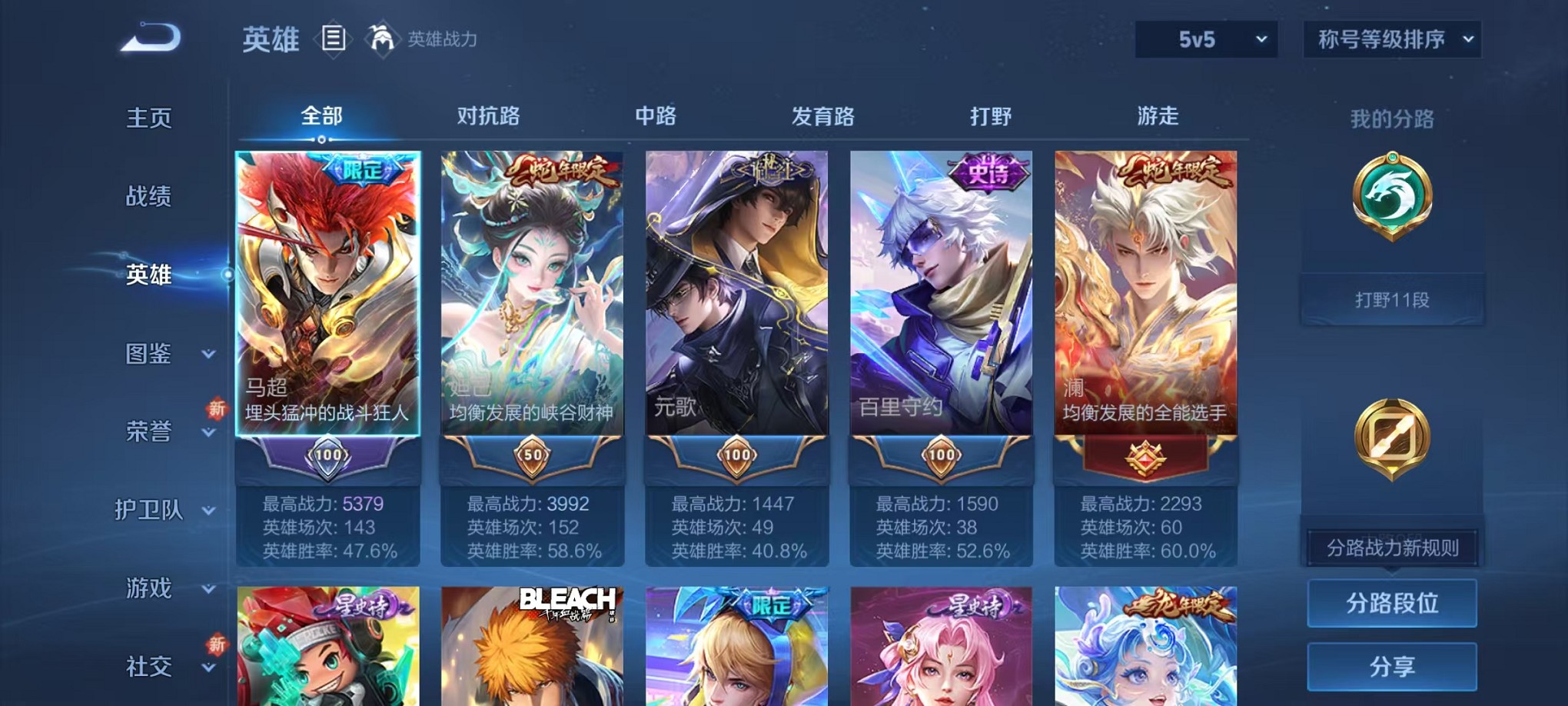Click the 英雄战力 hero power icon in header
Viewport: 1568px width, 706px height.
click(x=381, y=37)
